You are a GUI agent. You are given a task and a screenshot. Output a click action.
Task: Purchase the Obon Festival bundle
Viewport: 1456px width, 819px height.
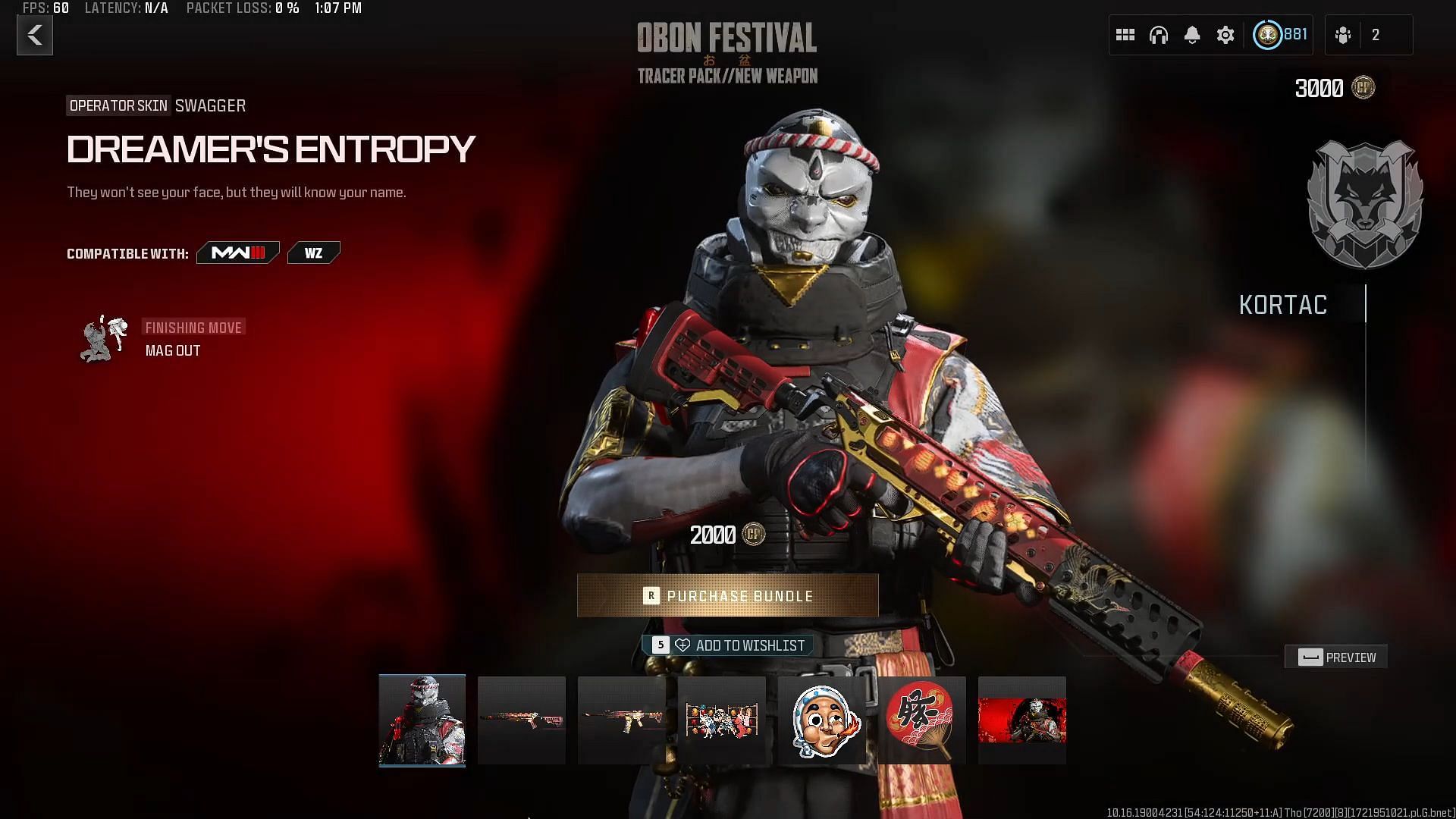(727, 595)
